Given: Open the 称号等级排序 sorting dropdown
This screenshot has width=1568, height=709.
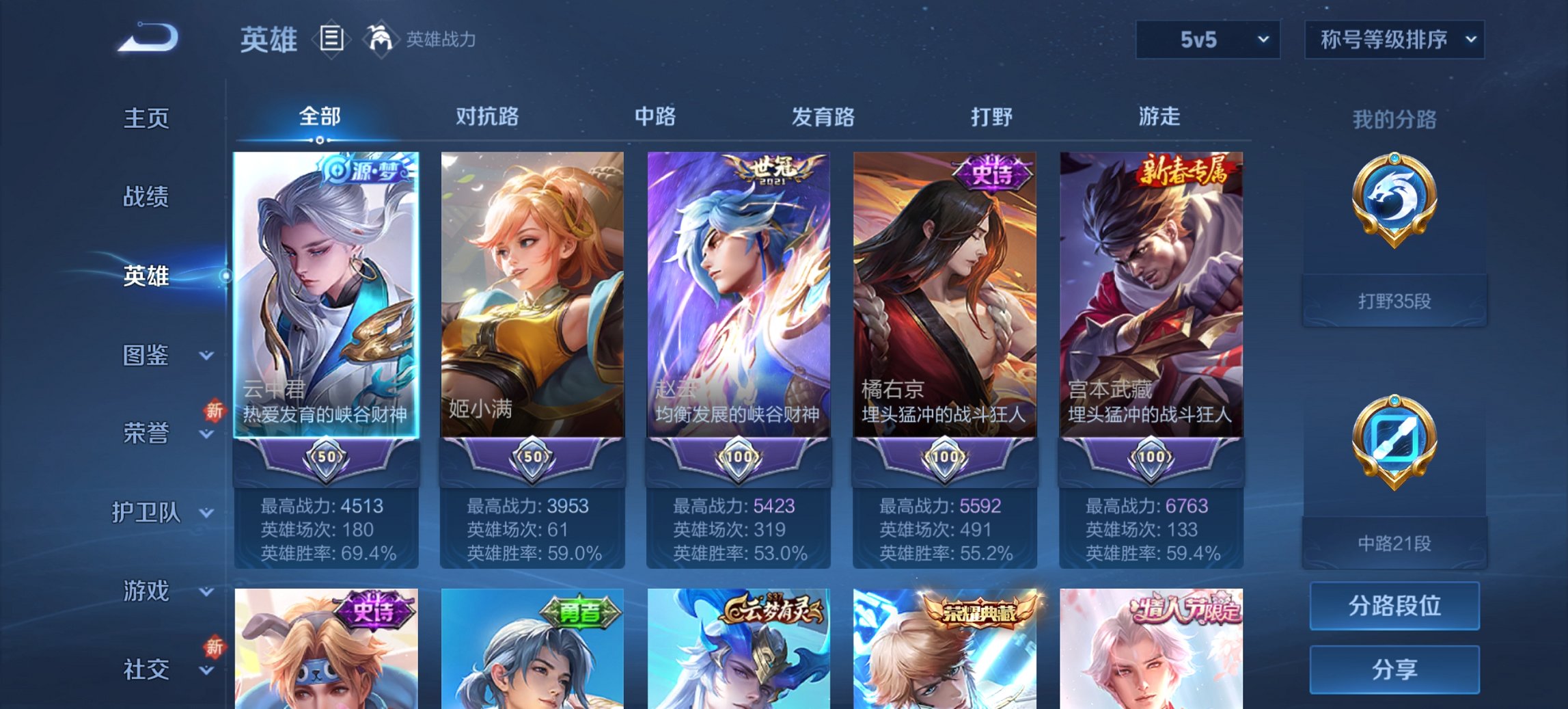Looking at the screenshot, I should 1392,40.
